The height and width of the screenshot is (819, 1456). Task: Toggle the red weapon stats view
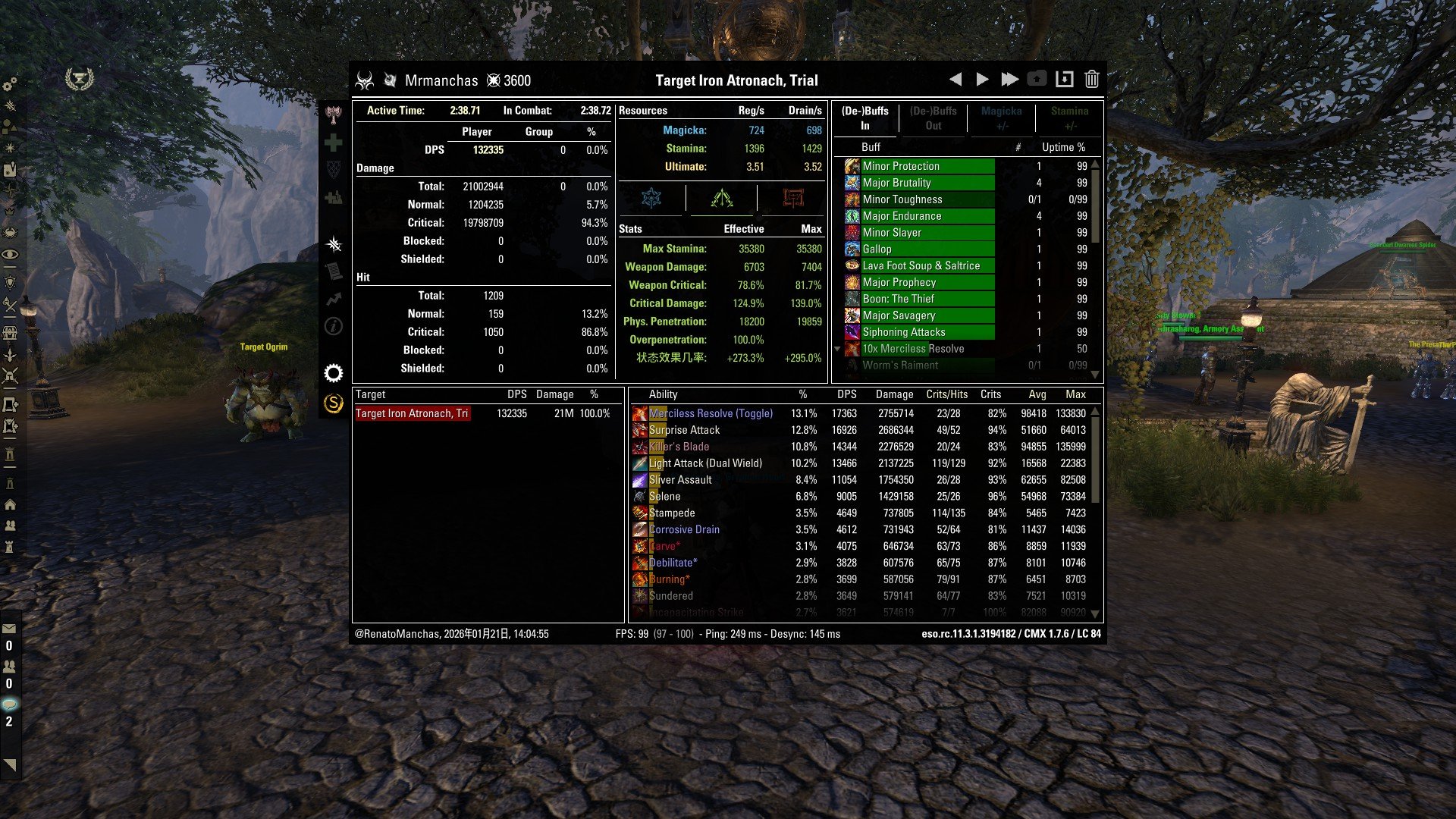click(x=793, y=199)
